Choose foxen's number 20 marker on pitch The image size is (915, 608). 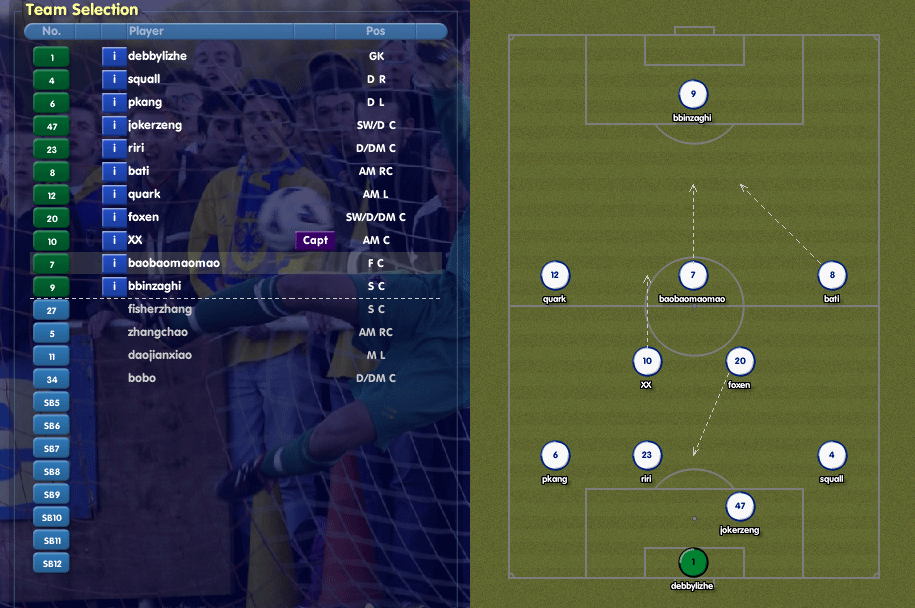tap(739, 362)
